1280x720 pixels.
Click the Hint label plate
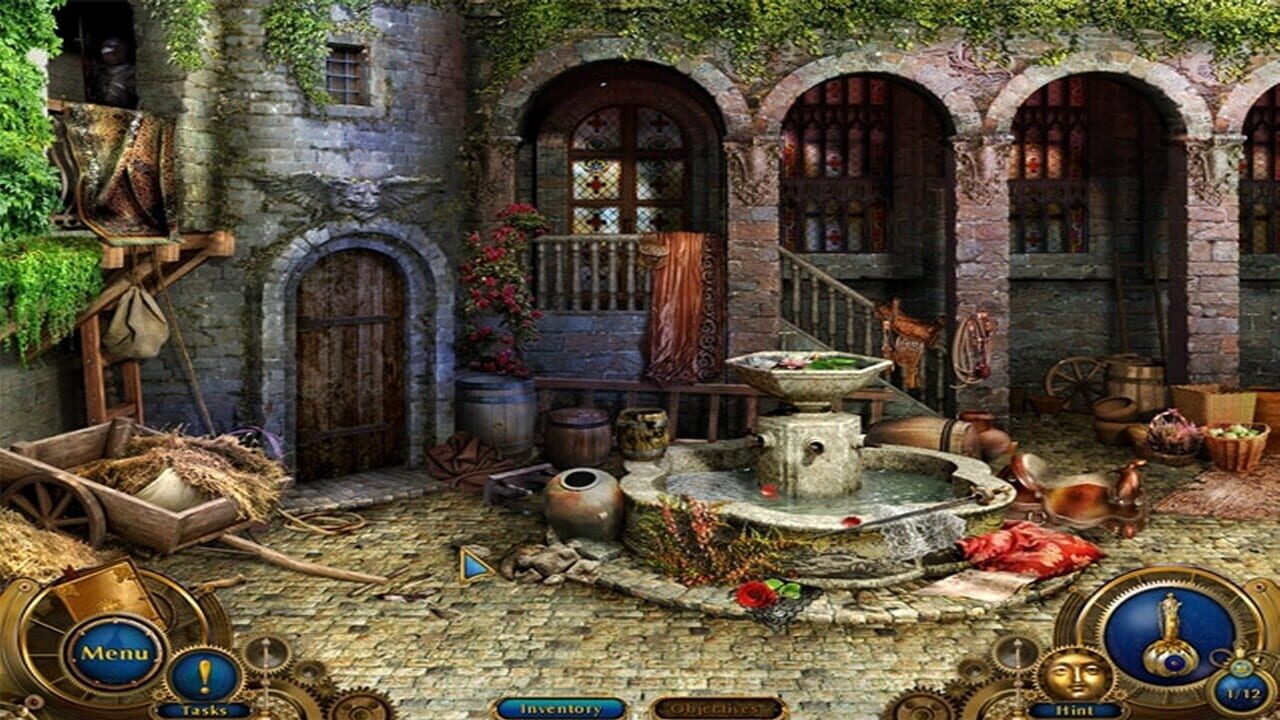(1073, 709)
